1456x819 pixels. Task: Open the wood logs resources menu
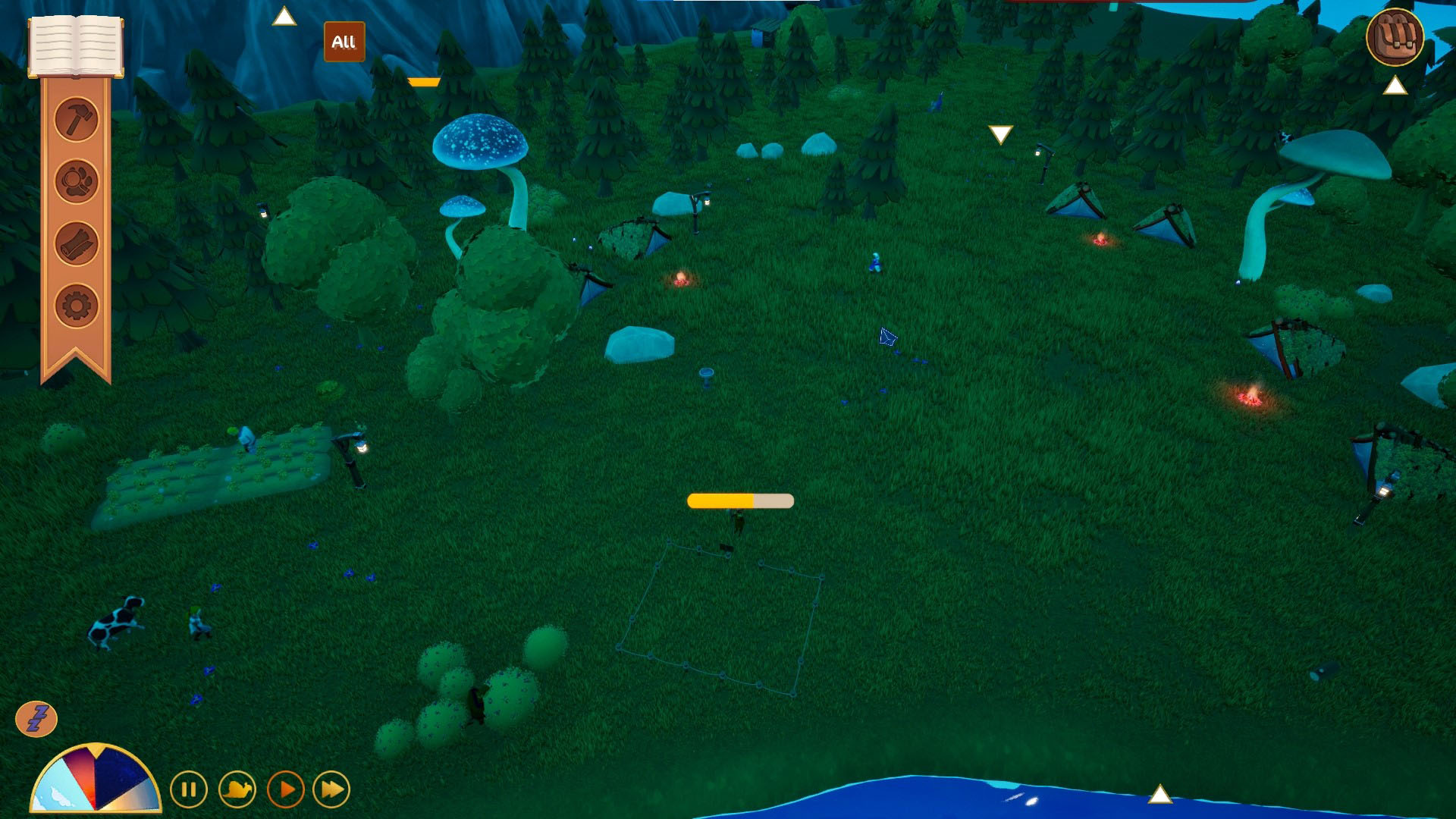77,243
